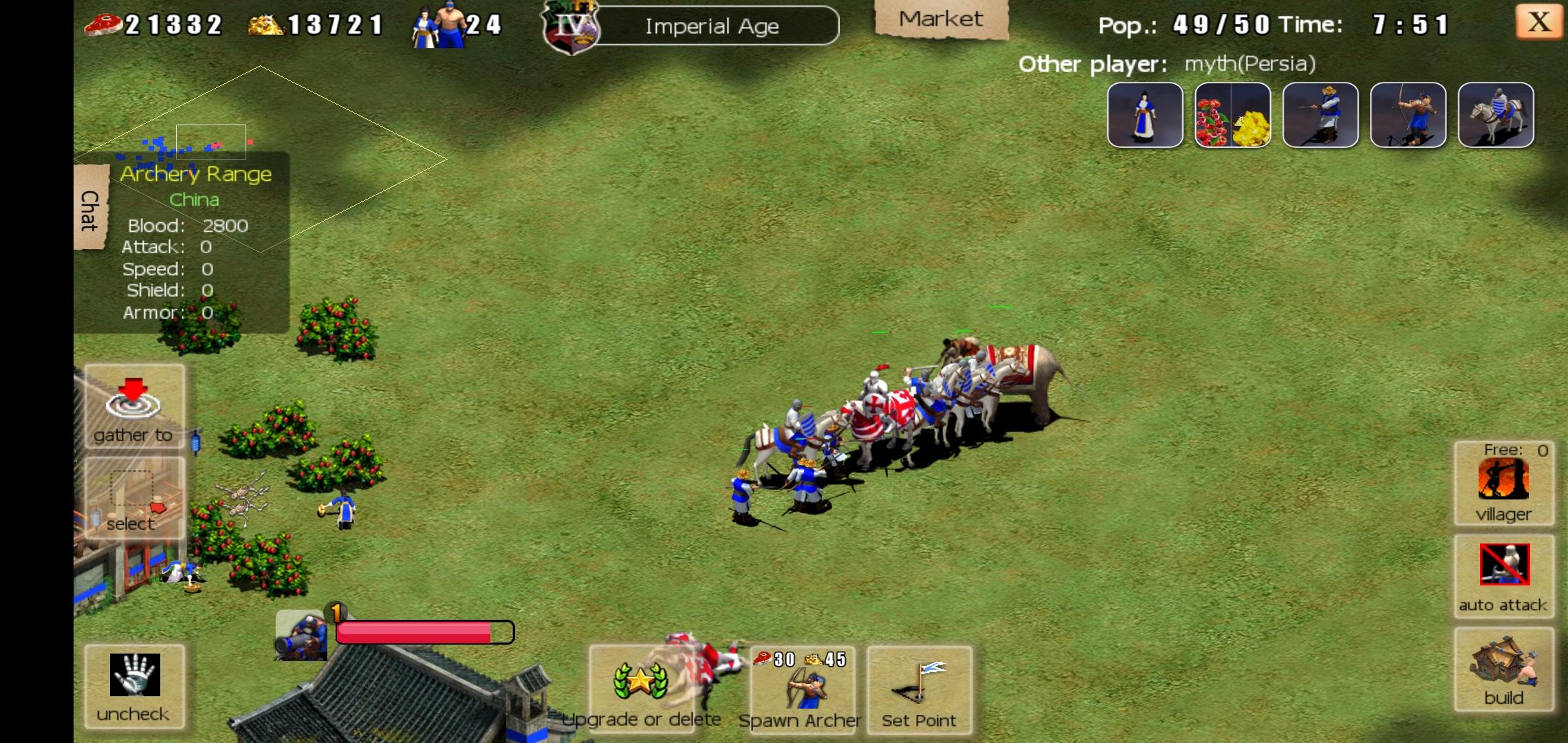Toggle auto attack
This screenshot has height=743, width=1568.
coord(1503,576)
